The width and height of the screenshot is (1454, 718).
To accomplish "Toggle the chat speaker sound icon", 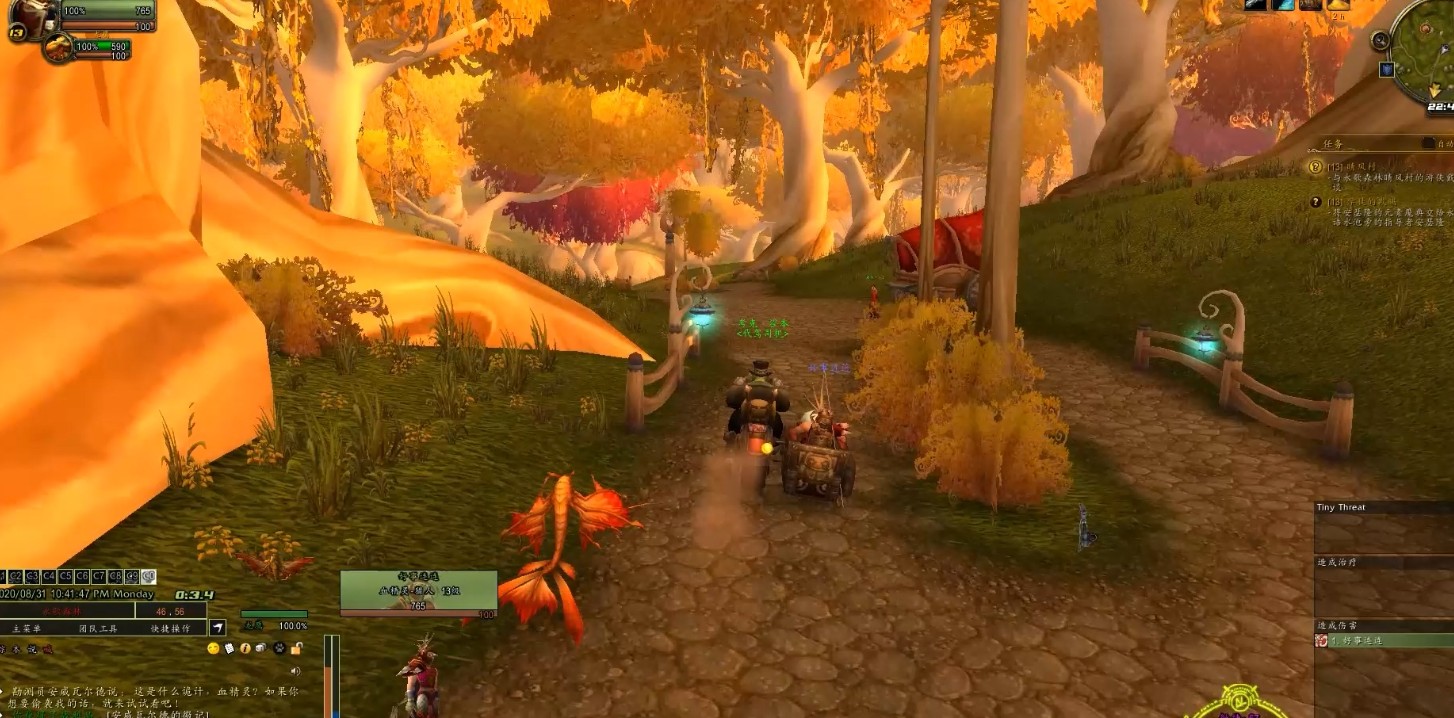I will pos(295,671).
